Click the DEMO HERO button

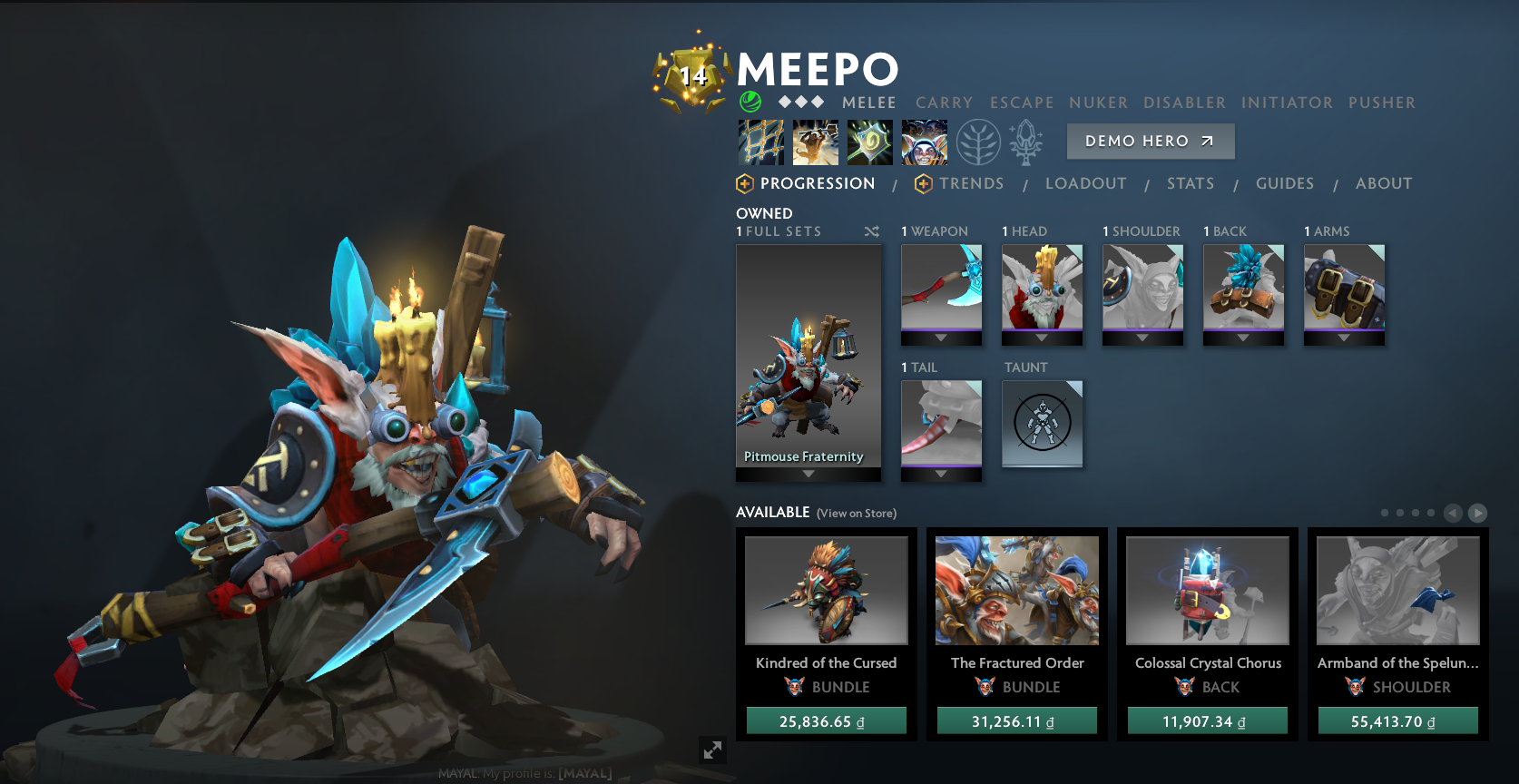1150,141
